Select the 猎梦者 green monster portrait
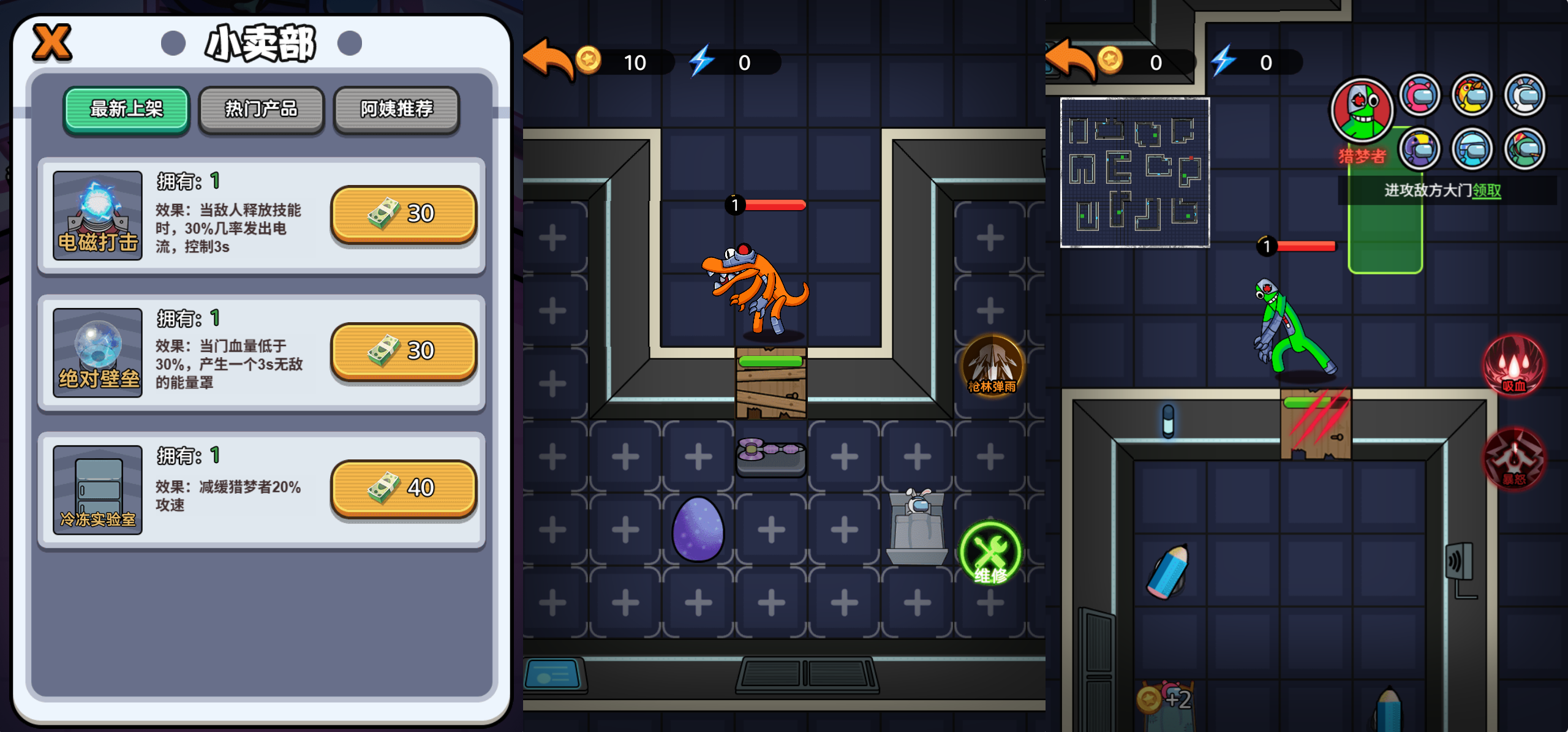Screen dimensions: 1568x732 point(1362,111)
